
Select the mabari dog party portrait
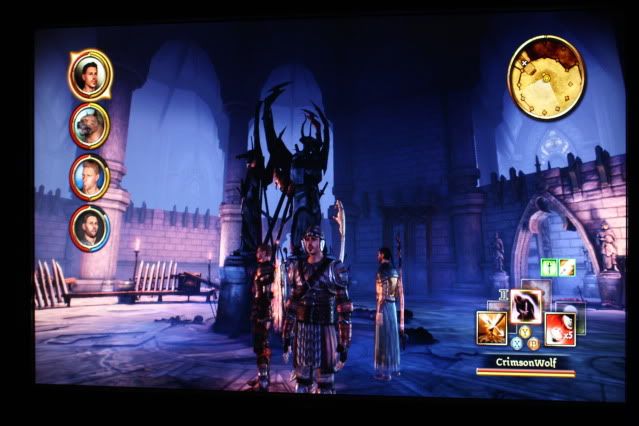click(90, 125)
